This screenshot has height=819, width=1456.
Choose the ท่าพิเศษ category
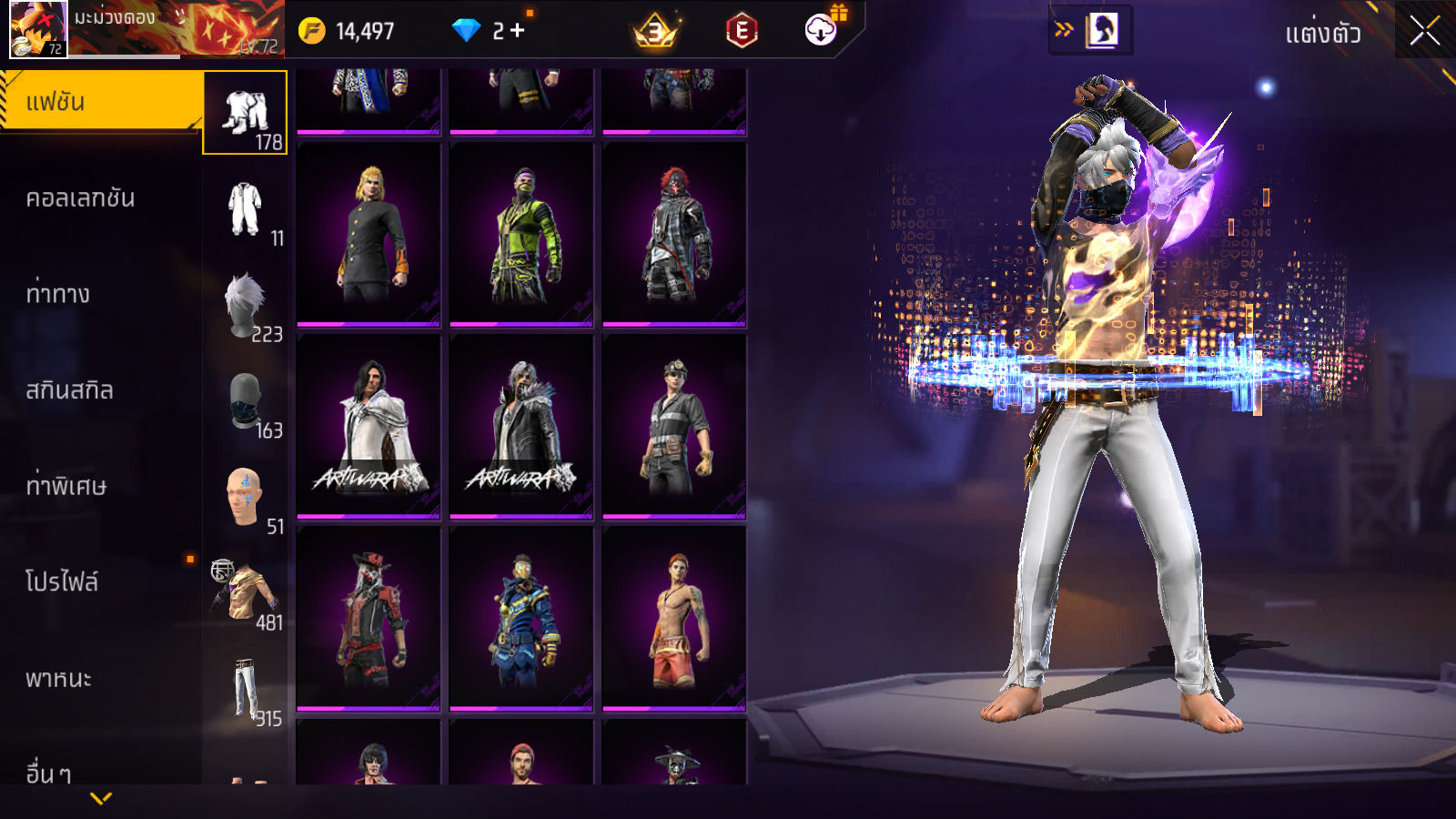click(x=66, y=486)
